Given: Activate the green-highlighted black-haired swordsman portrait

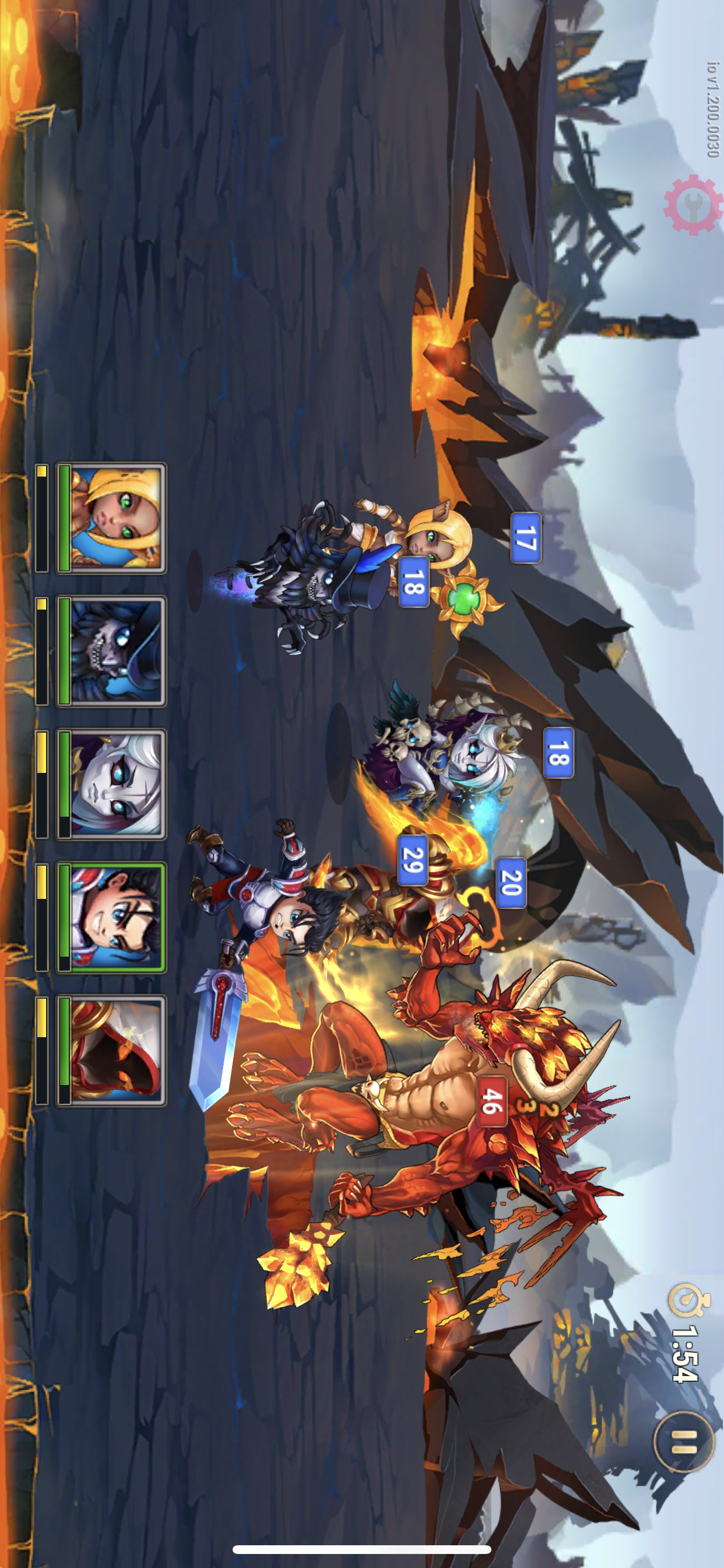Looking at the screenshot, I should coord(112,918).
